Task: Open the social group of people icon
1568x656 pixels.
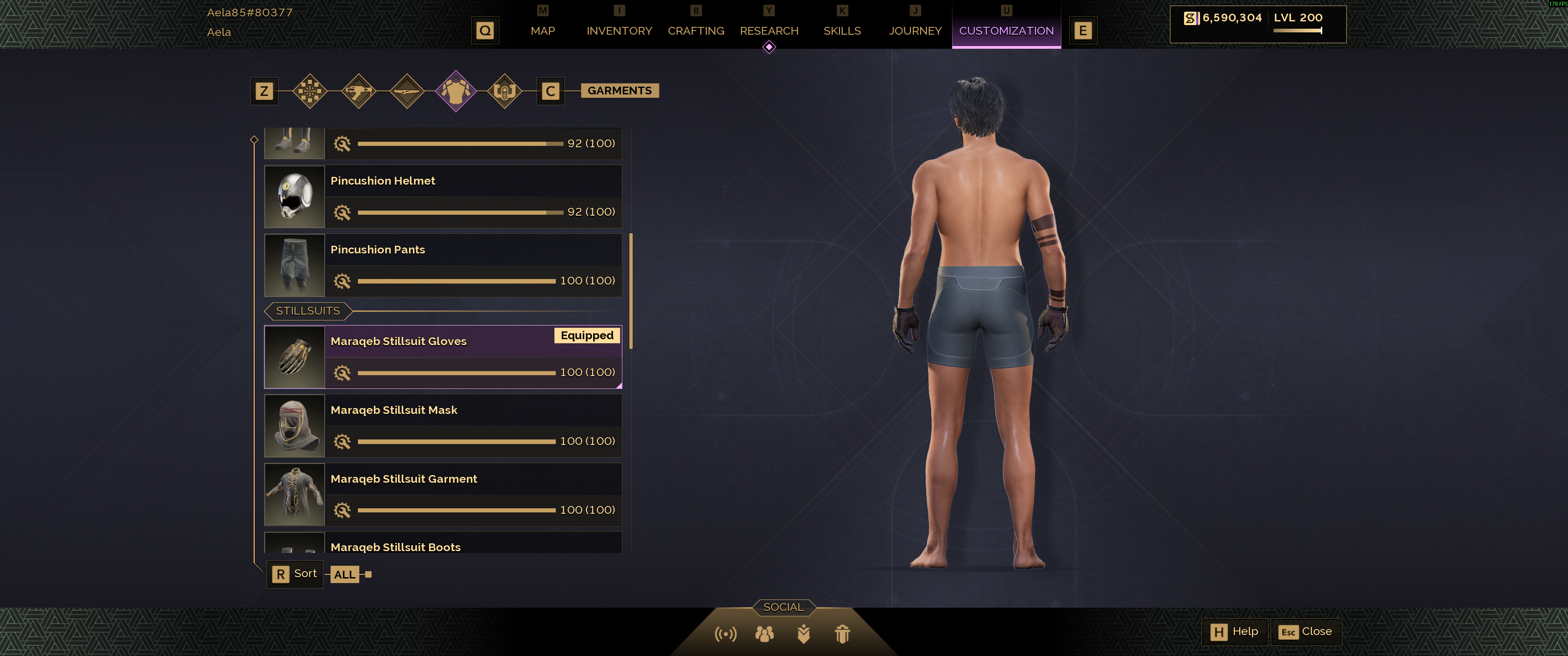Action: [x=764, y=634]
